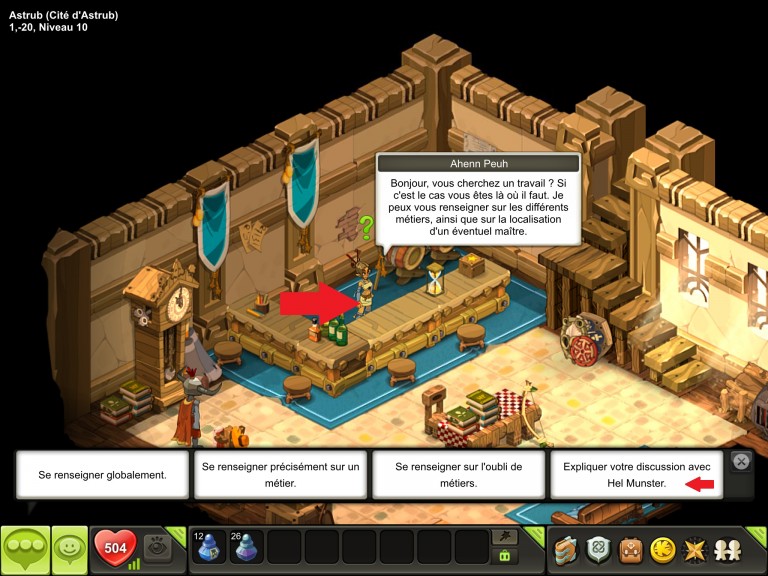The width and height of the screenshot is (768, 576).
Task: Open the backpack inventory icon
Action: (632, 549)
